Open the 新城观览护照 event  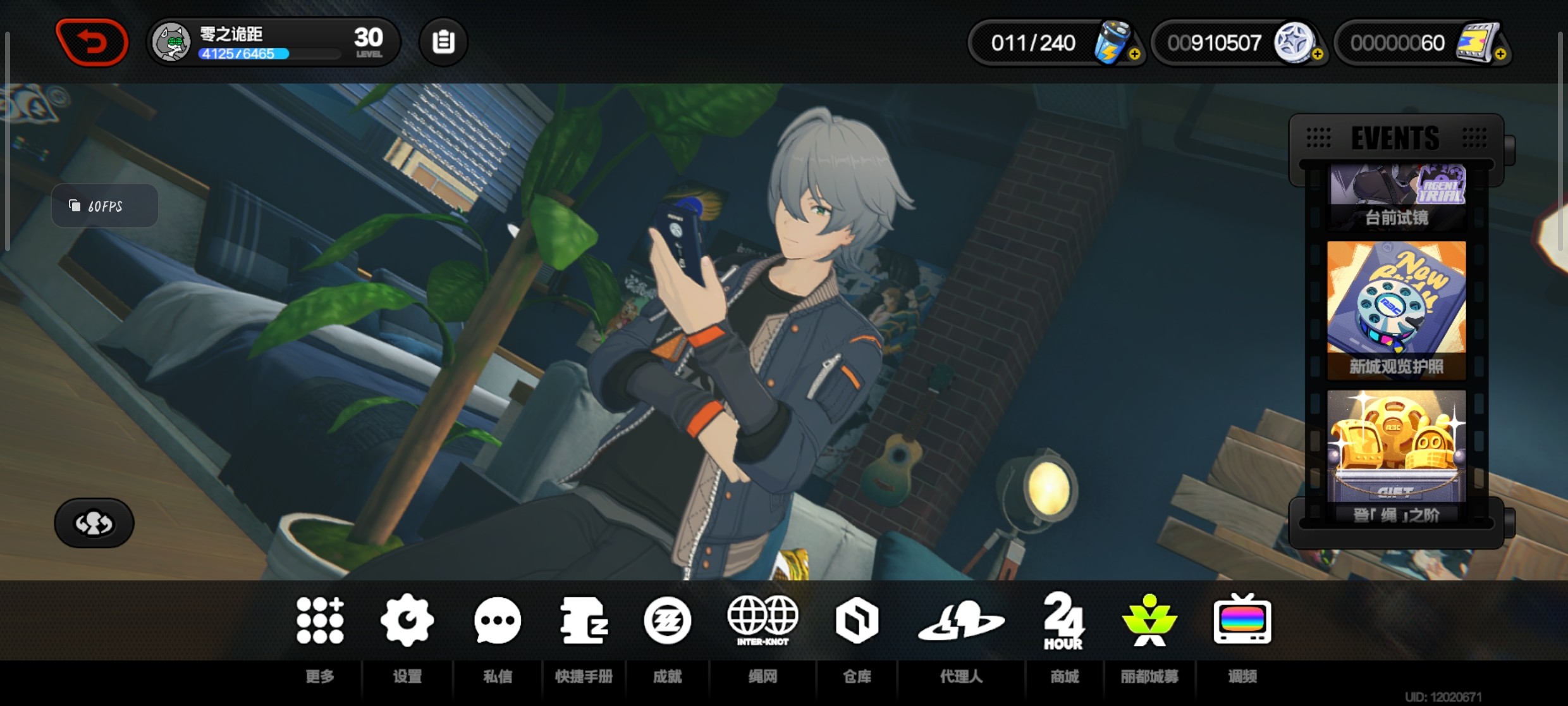click(x=1397, y=310)
